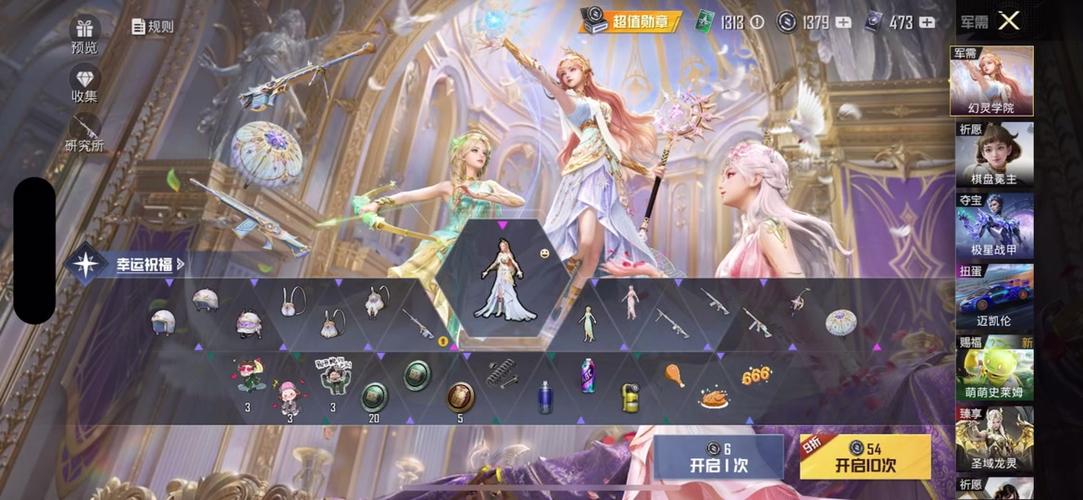Open the 预览 preview gift icon
Viewport: 1083px width, 500px height.
coord(84,36)
